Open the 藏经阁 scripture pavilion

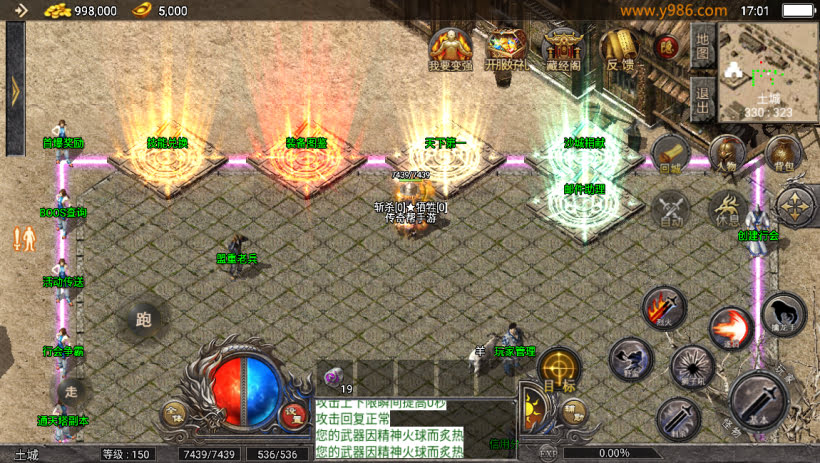(x=564, y=48)
